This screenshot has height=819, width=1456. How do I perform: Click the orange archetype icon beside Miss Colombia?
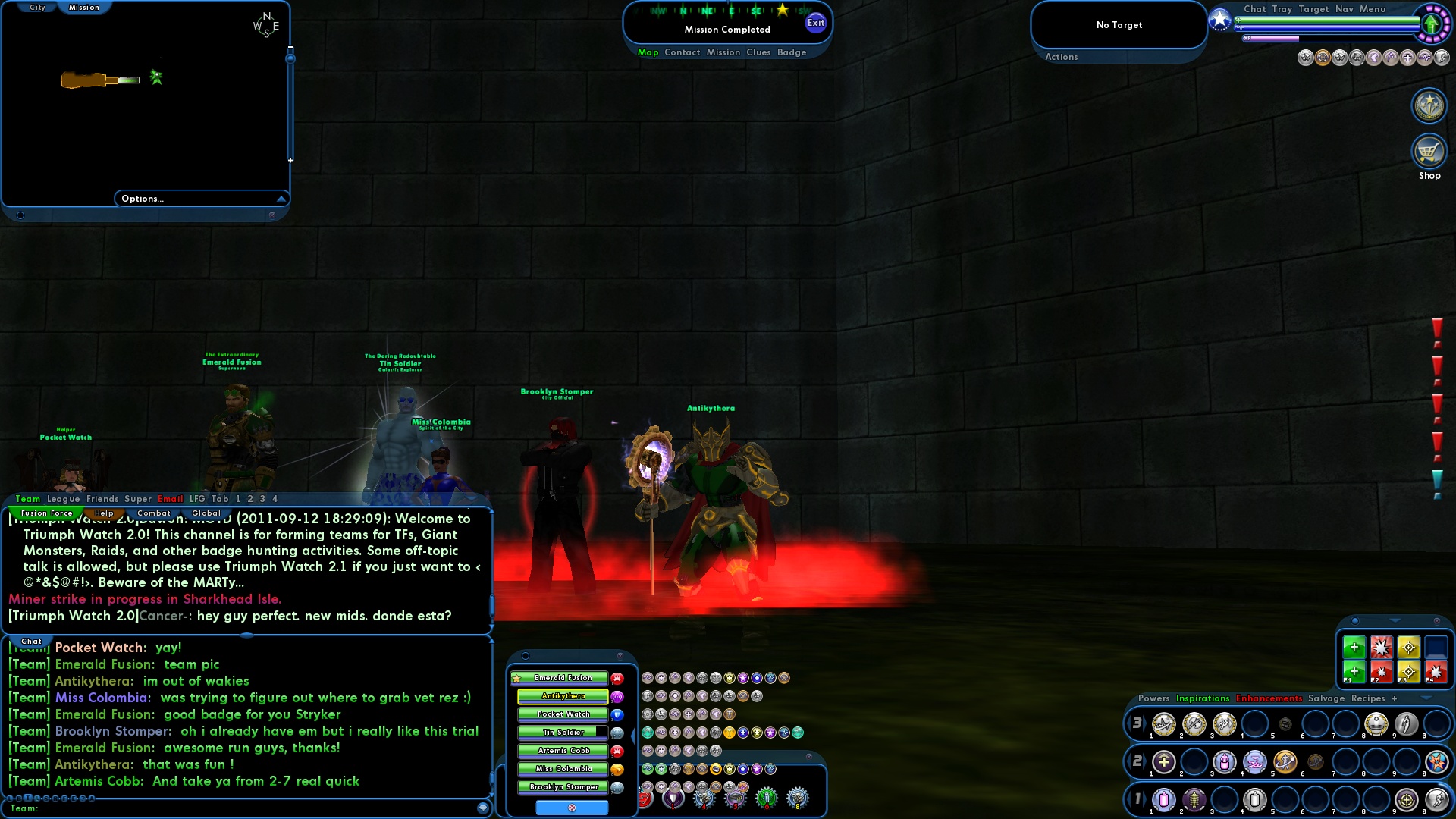pyautogui.click(x=617, y=770)
